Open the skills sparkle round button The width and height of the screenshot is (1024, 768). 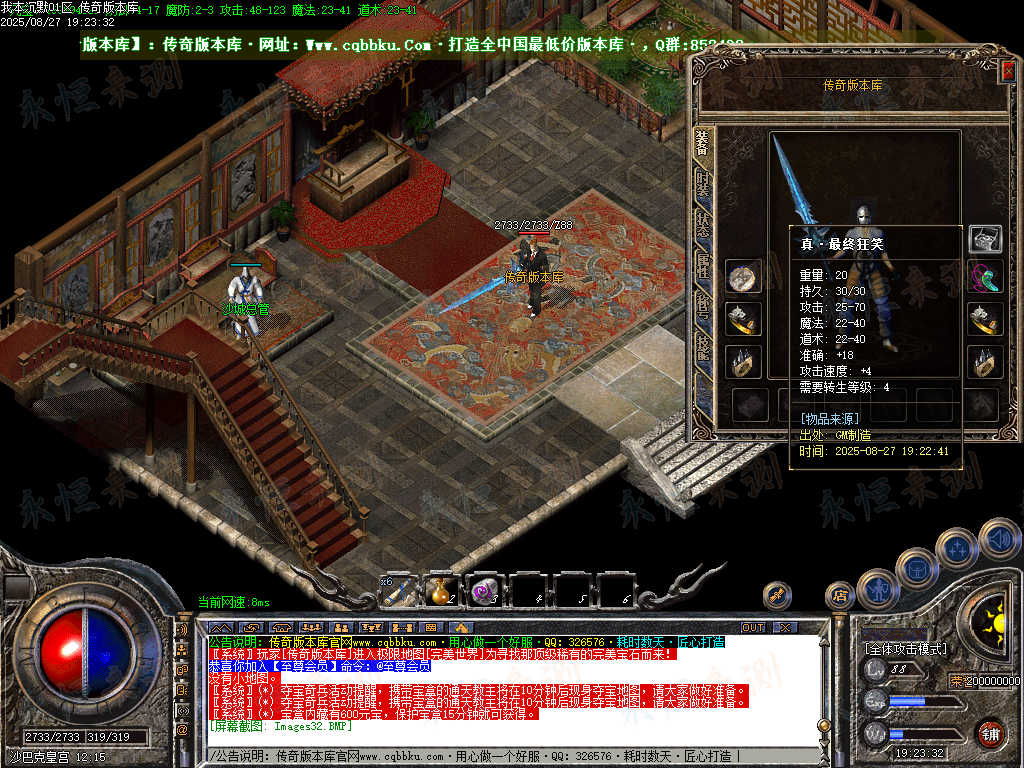click(957, 548)
